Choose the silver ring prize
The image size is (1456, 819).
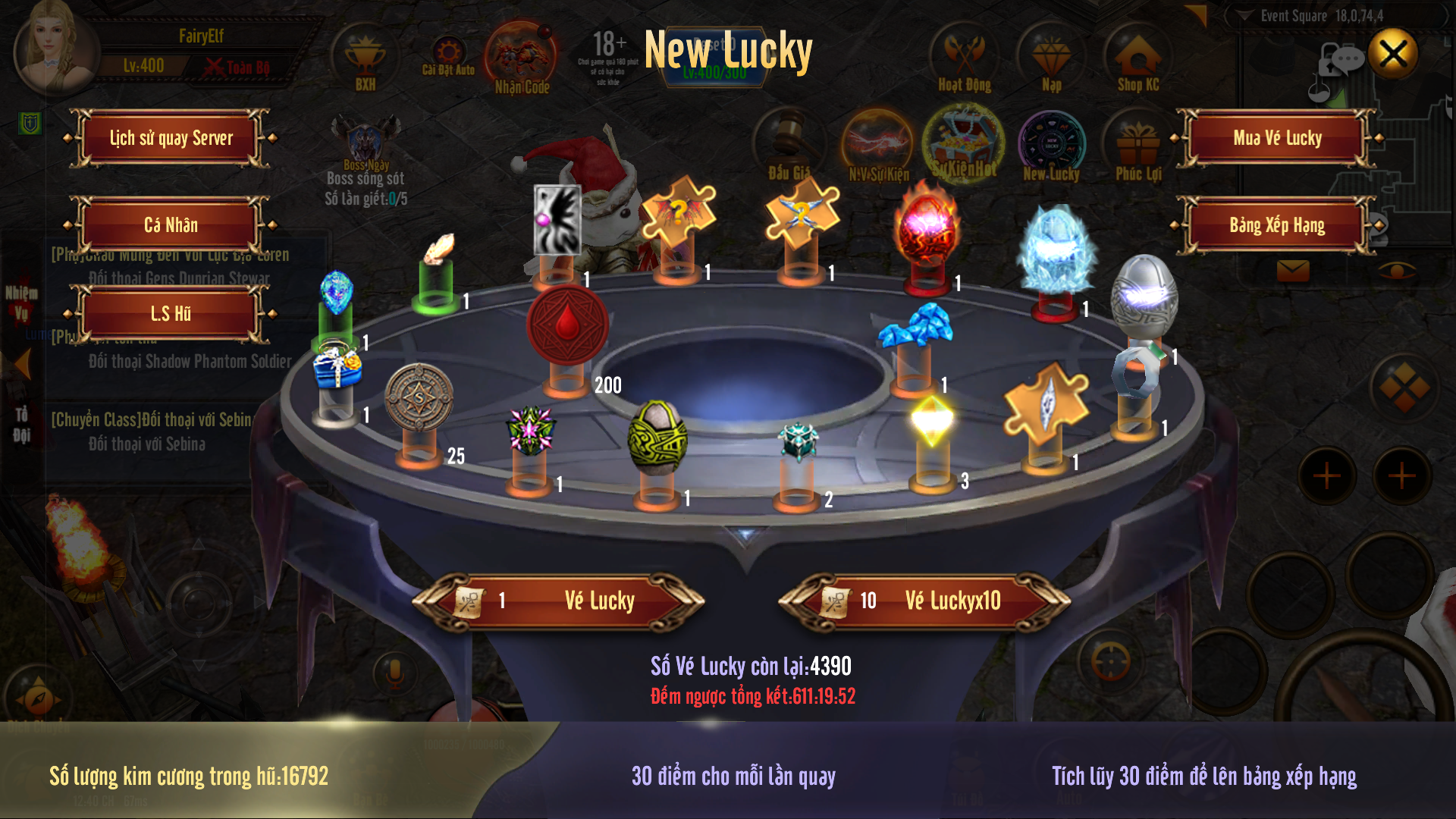coord(1136,371)
